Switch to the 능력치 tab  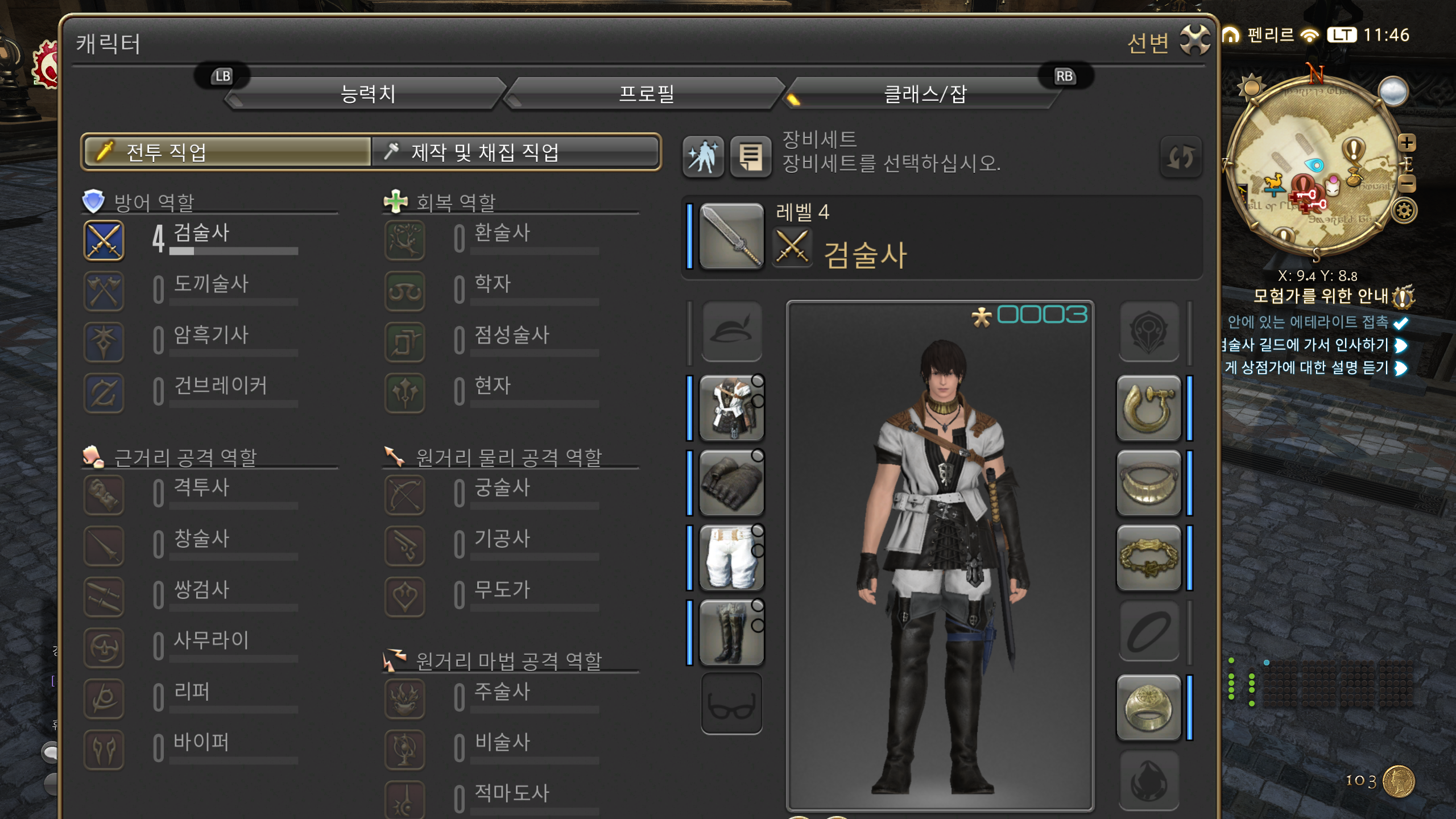(367, 94)
